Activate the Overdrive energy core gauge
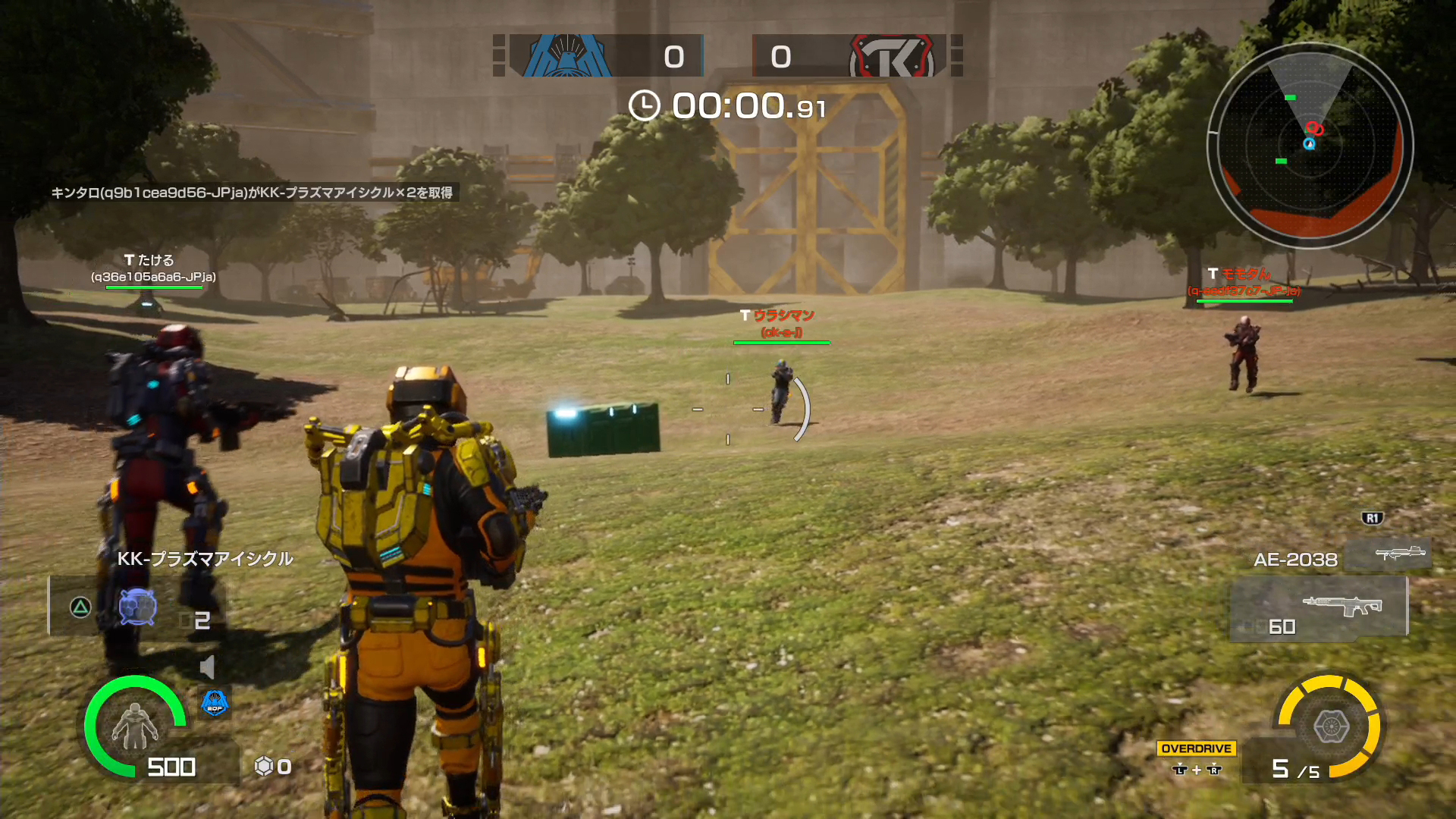The height and width of the screenshot is (819, 1456). [1330, 726]
